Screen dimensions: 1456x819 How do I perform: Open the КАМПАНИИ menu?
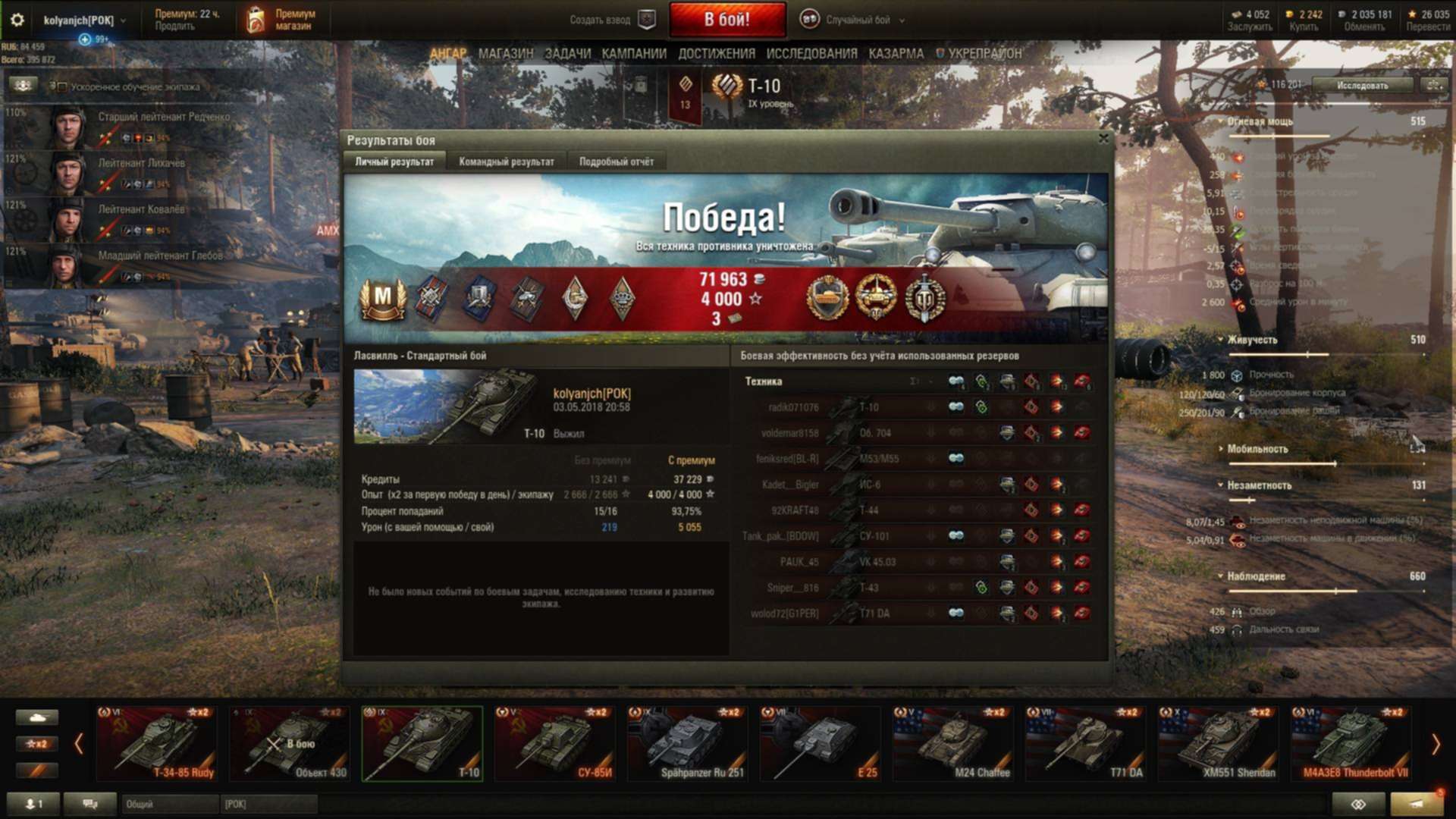633,54
